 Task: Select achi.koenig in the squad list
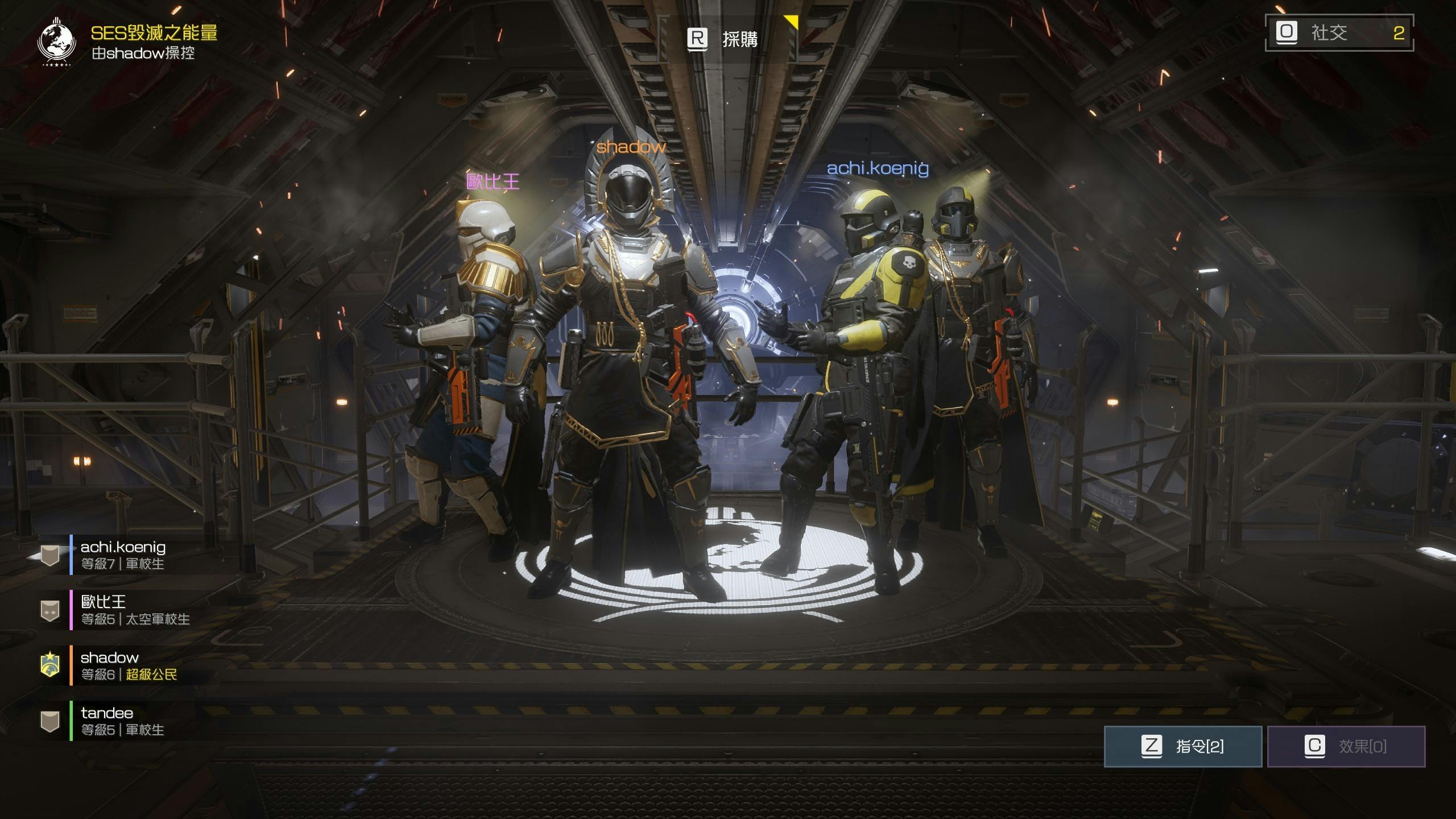pyautogui.click(x=123, y=555)
